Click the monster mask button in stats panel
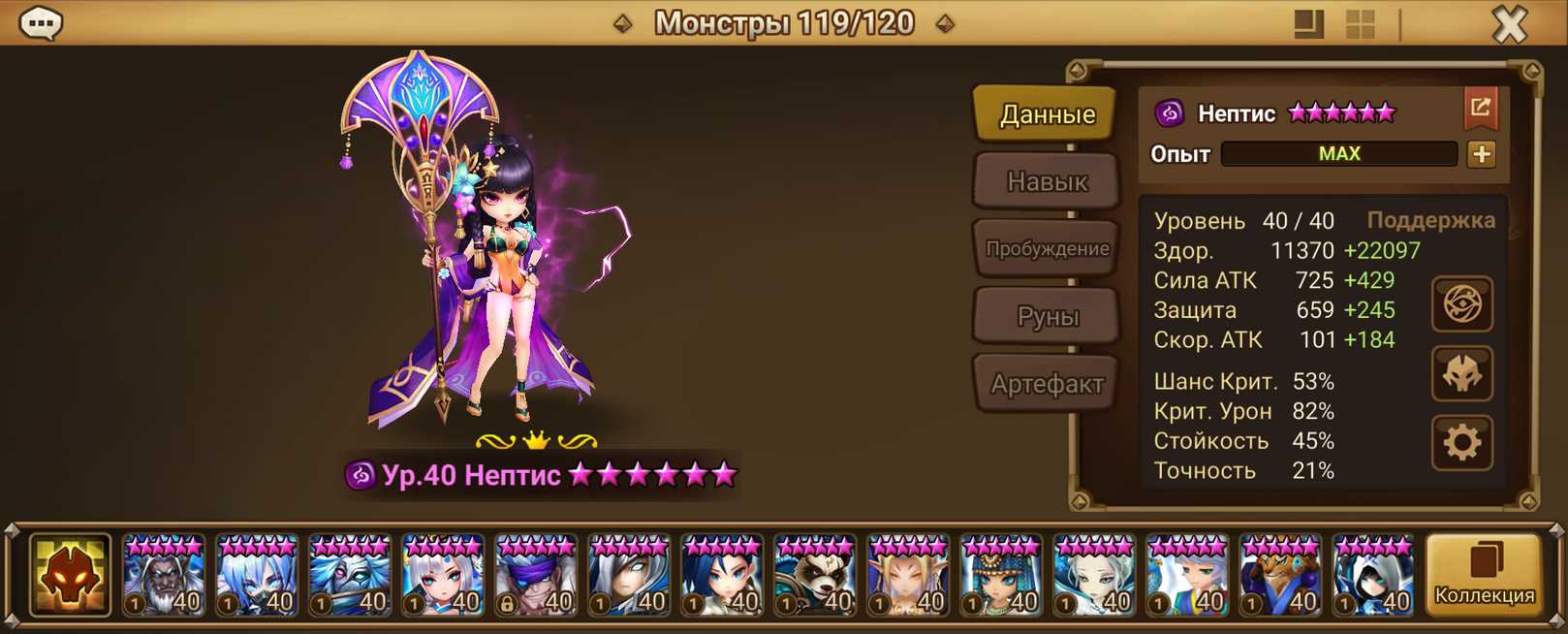1568x634 pixels. [x=1461, y=374]
